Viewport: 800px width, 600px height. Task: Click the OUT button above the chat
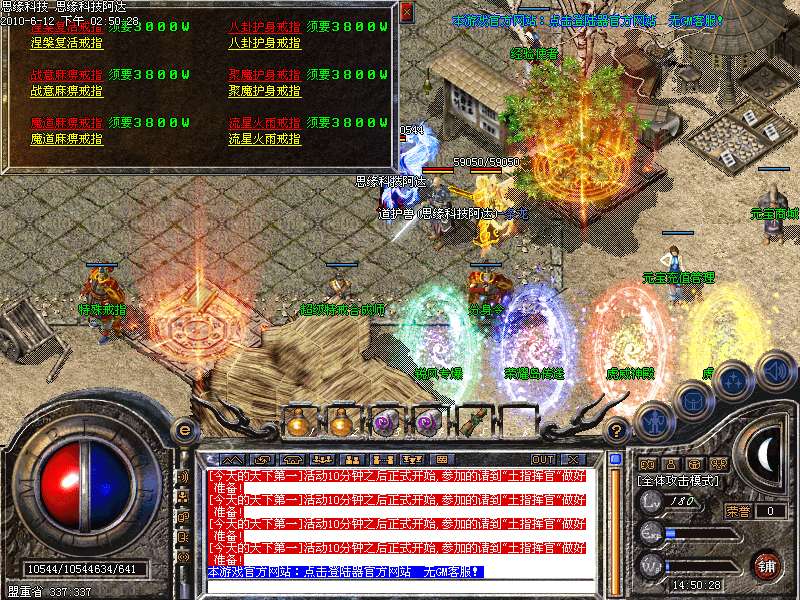[543, 459]
